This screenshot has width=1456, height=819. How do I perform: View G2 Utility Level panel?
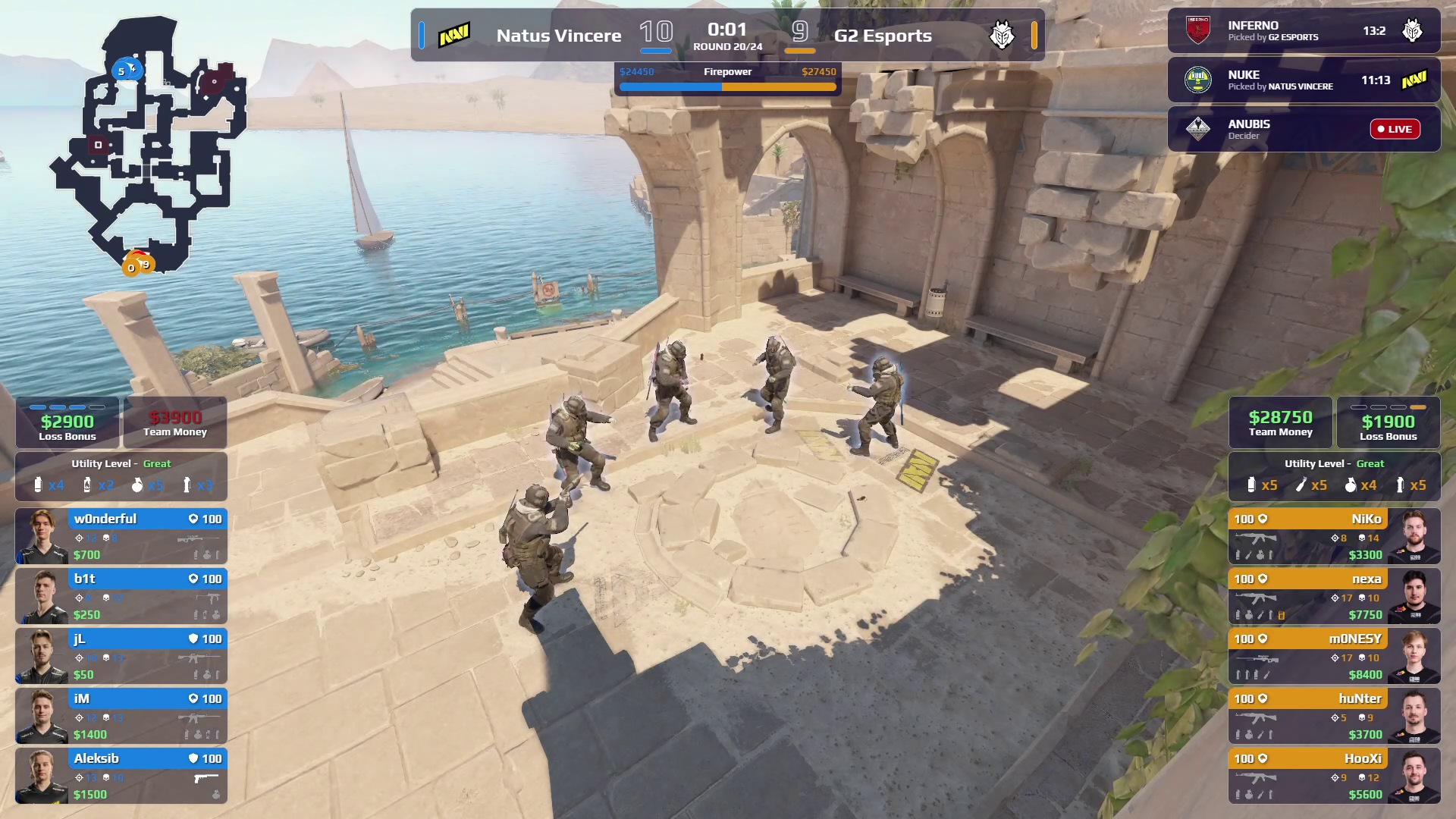pyautogui.click(x=1333, y=476)
